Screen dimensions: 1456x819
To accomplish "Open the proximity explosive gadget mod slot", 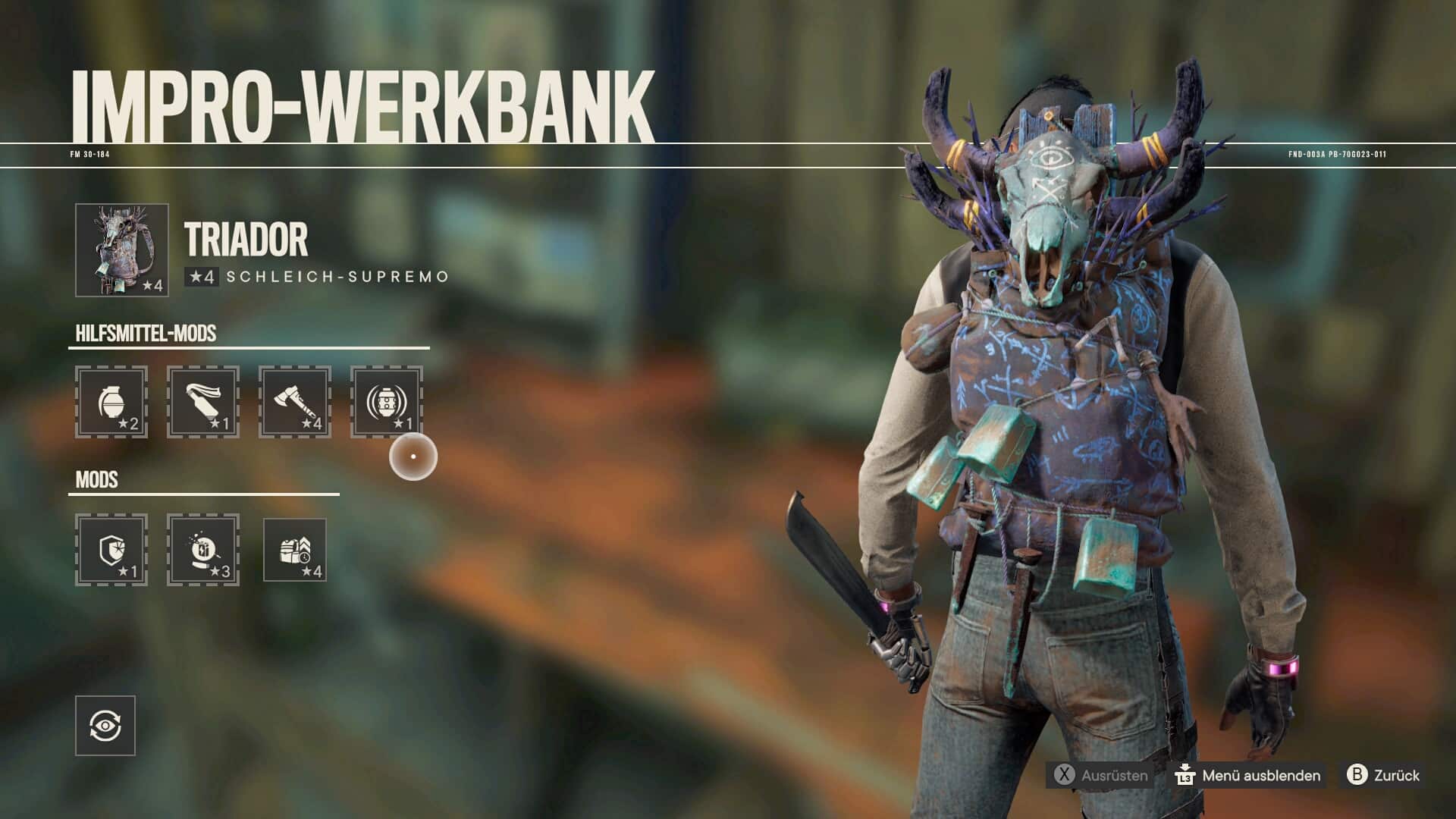I will click(387, 402).
